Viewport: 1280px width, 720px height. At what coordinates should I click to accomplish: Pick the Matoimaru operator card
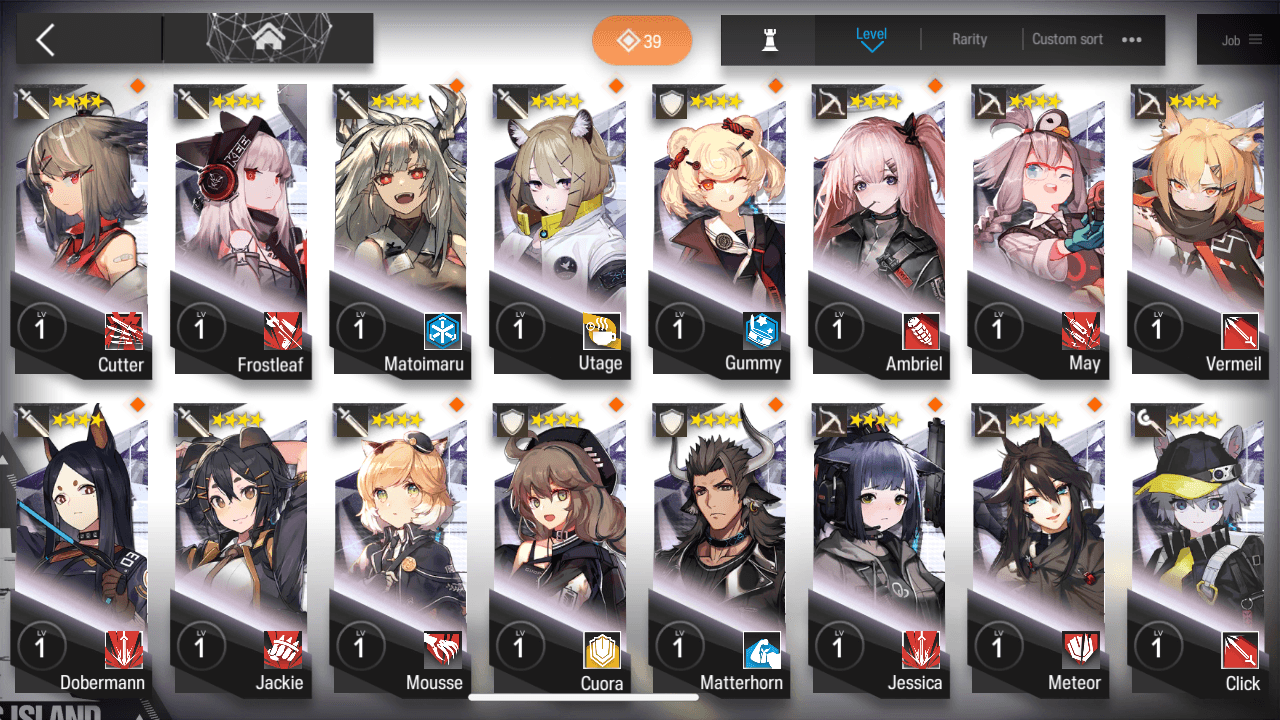click(400, 230)
